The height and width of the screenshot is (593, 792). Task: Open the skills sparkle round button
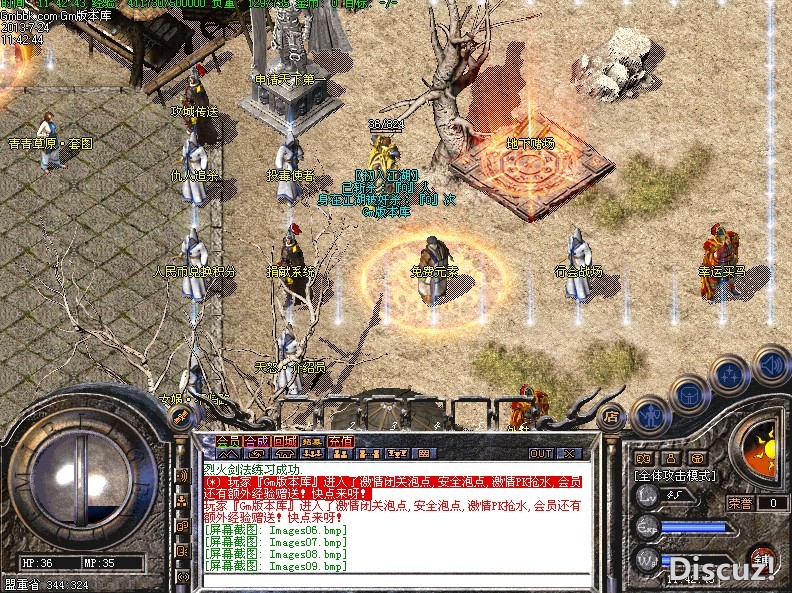[x=731, y=376]
